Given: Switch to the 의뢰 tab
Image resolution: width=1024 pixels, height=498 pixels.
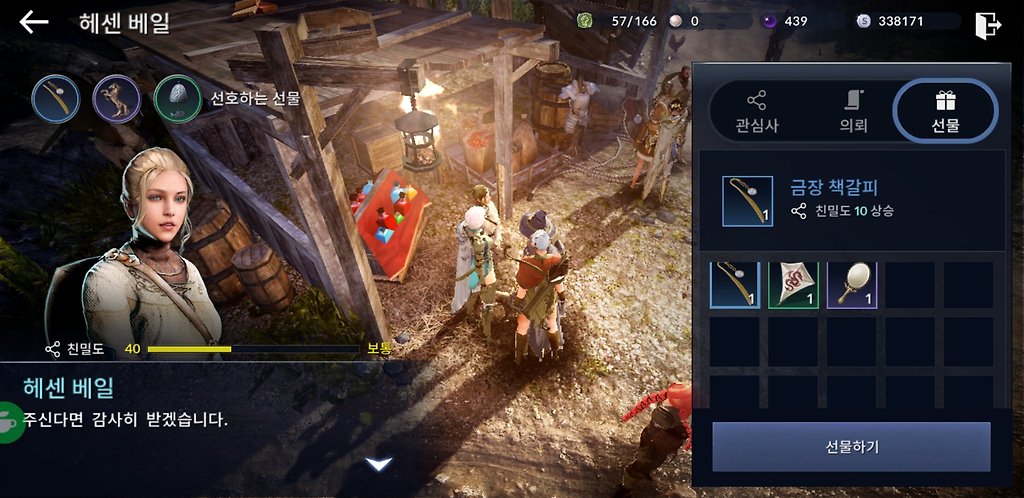Looking at the screenshot, I should (852, 111).
